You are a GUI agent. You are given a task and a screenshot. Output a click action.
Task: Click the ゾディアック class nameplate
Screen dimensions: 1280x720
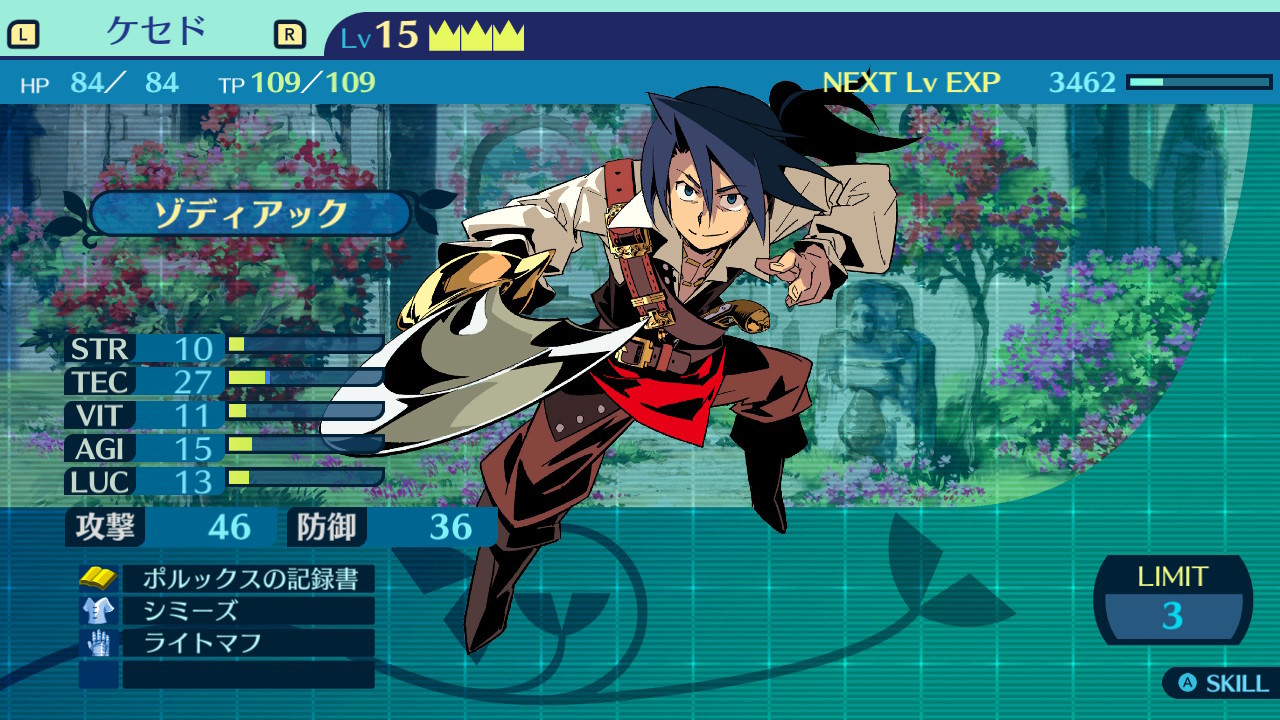[250, 214]
